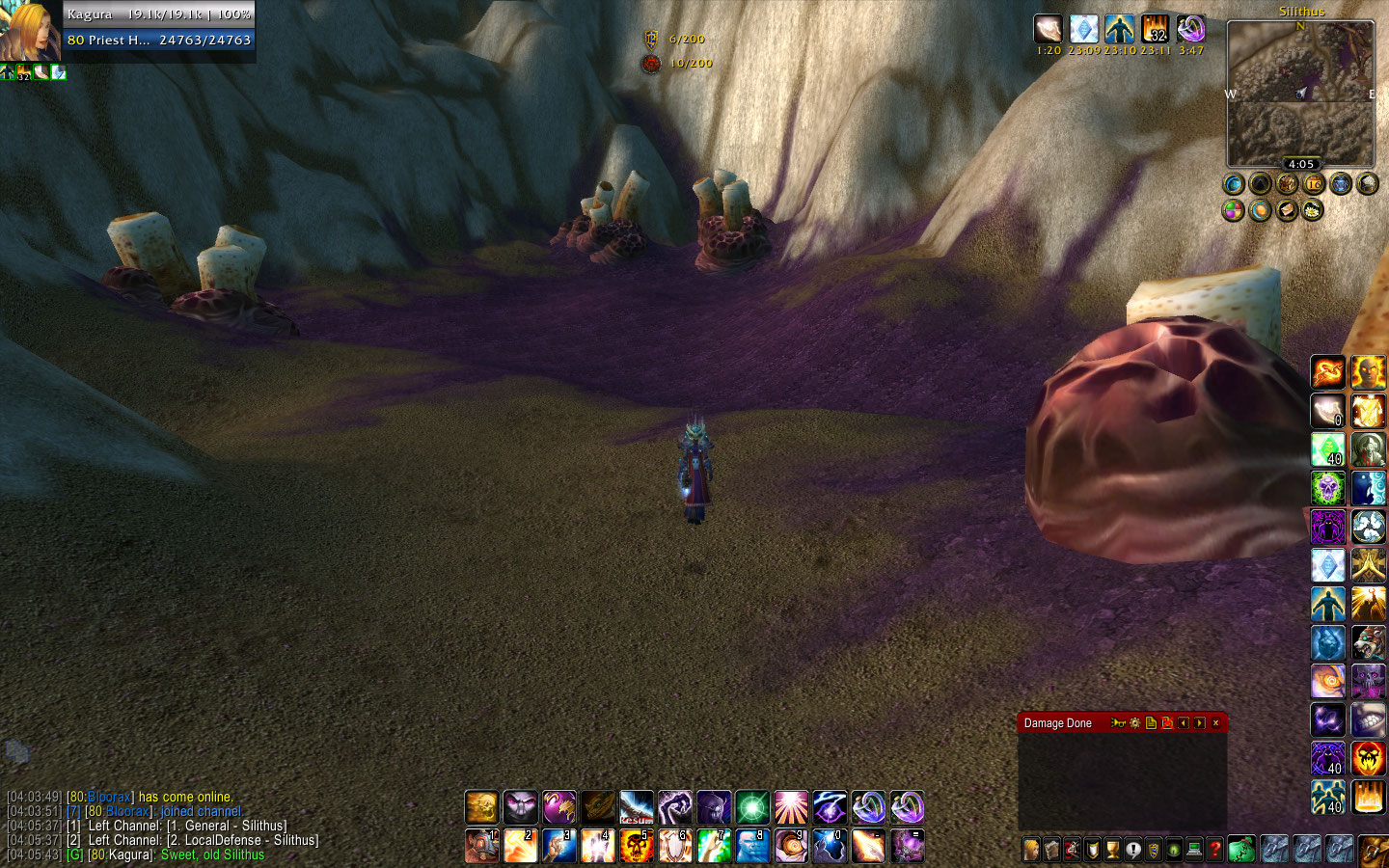This screenshot has width=1389, height=868.
Task: Click the horn report button on the meter
Action: click(1118, 723)
